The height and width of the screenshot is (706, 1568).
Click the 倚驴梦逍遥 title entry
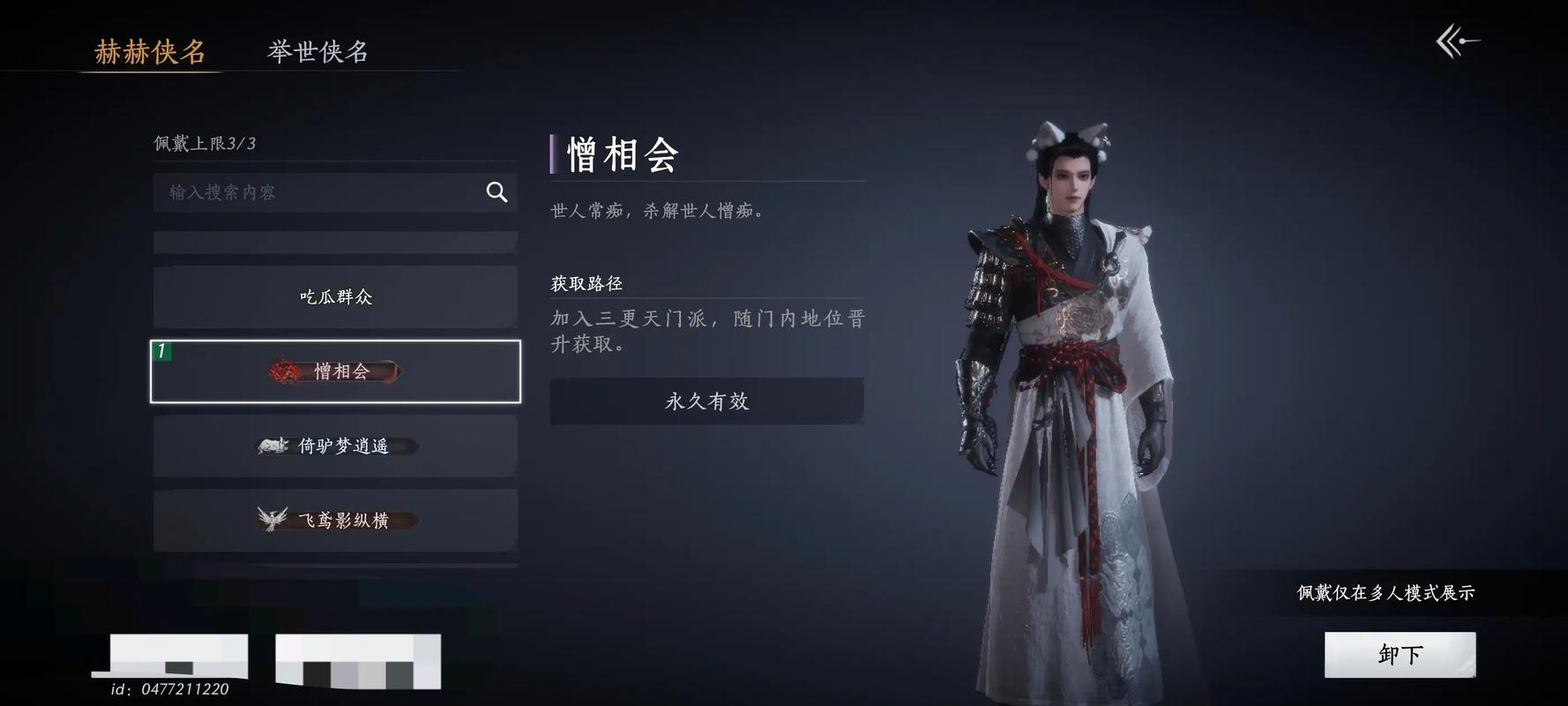coord(335,446)
